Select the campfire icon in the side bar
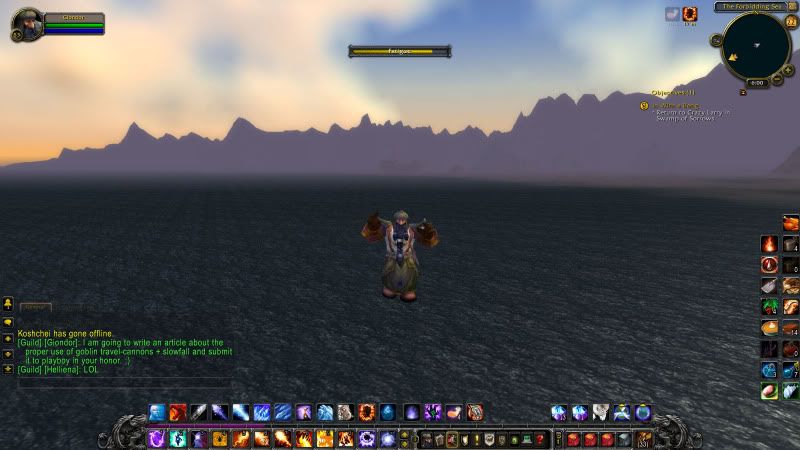Image resolution: width=800 pixels, height=450 pixels. (x=769, y=243)
